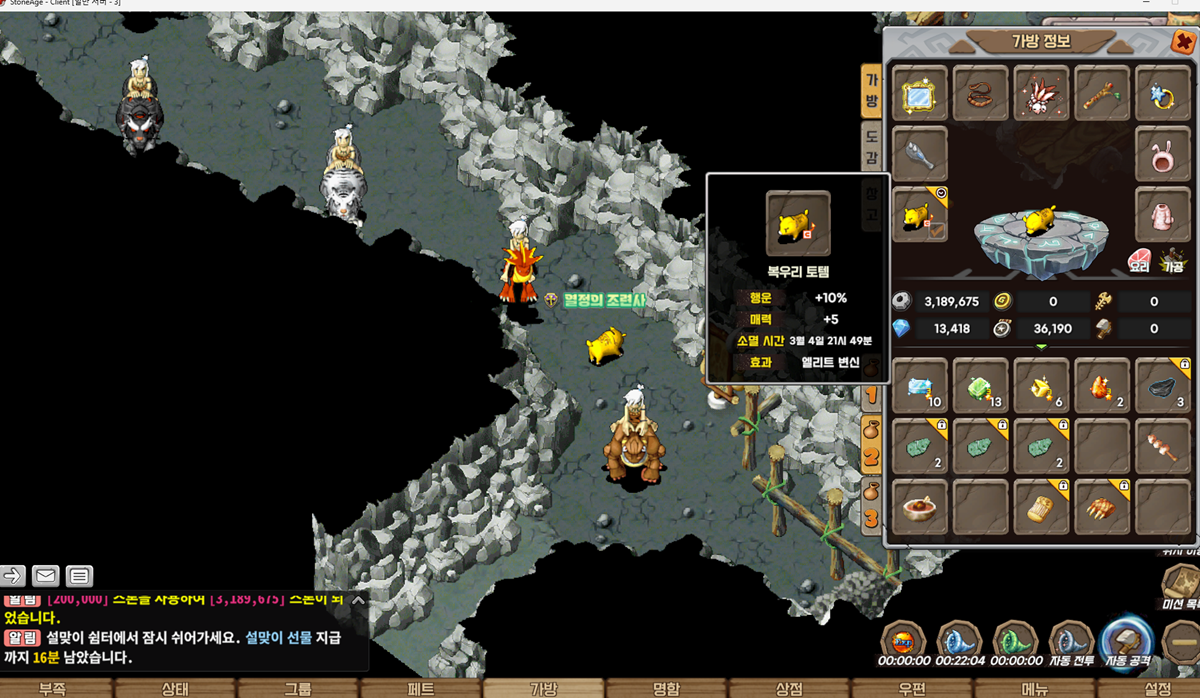Select the equipped wooden staff weapon
Screen dimensions: 1200x698
(1102, 94)
